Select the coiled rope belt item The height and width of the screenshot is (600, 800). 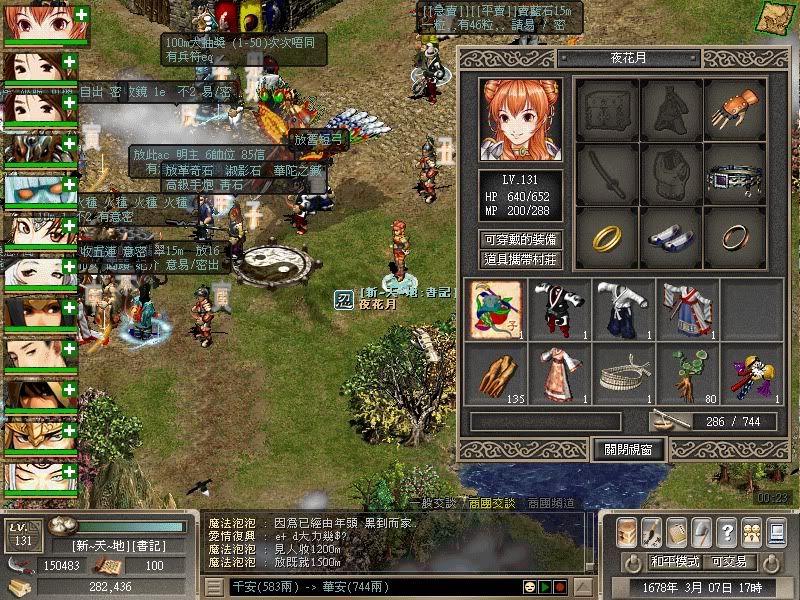[x=623, y=372]
